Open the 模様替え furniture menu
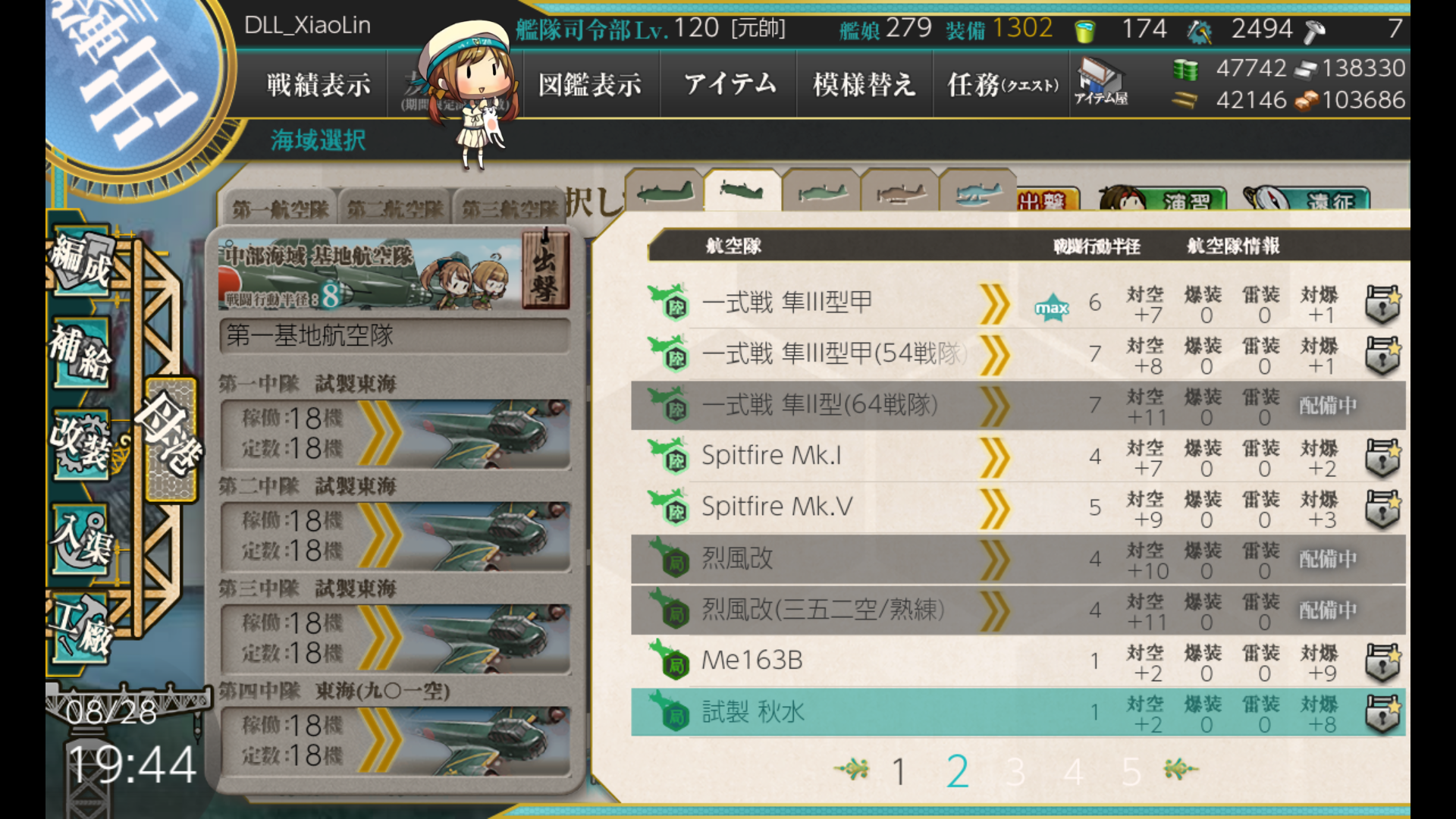The height and width of the screenshot is (819, 1456). tap(864, 84)
